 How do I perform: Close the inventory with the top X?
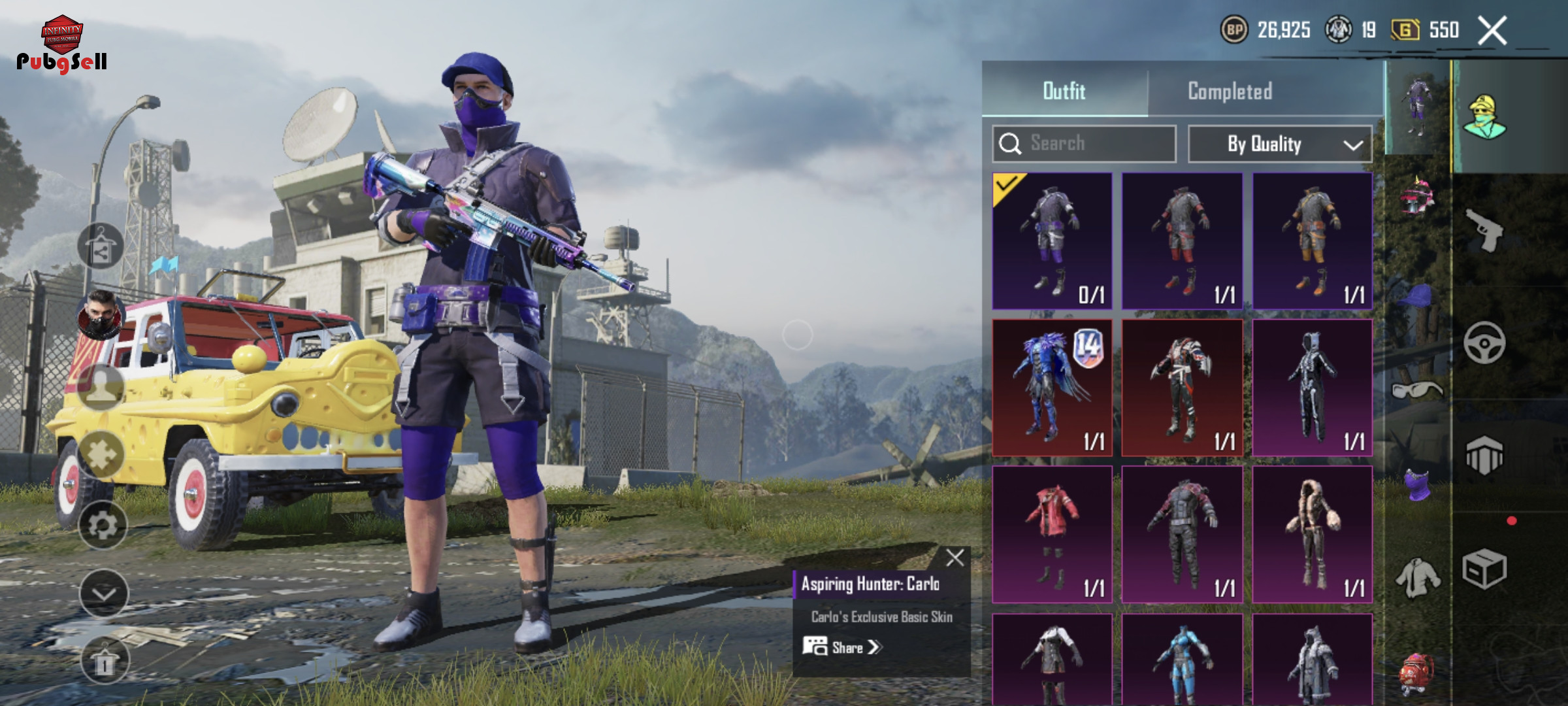[1492, 30]
